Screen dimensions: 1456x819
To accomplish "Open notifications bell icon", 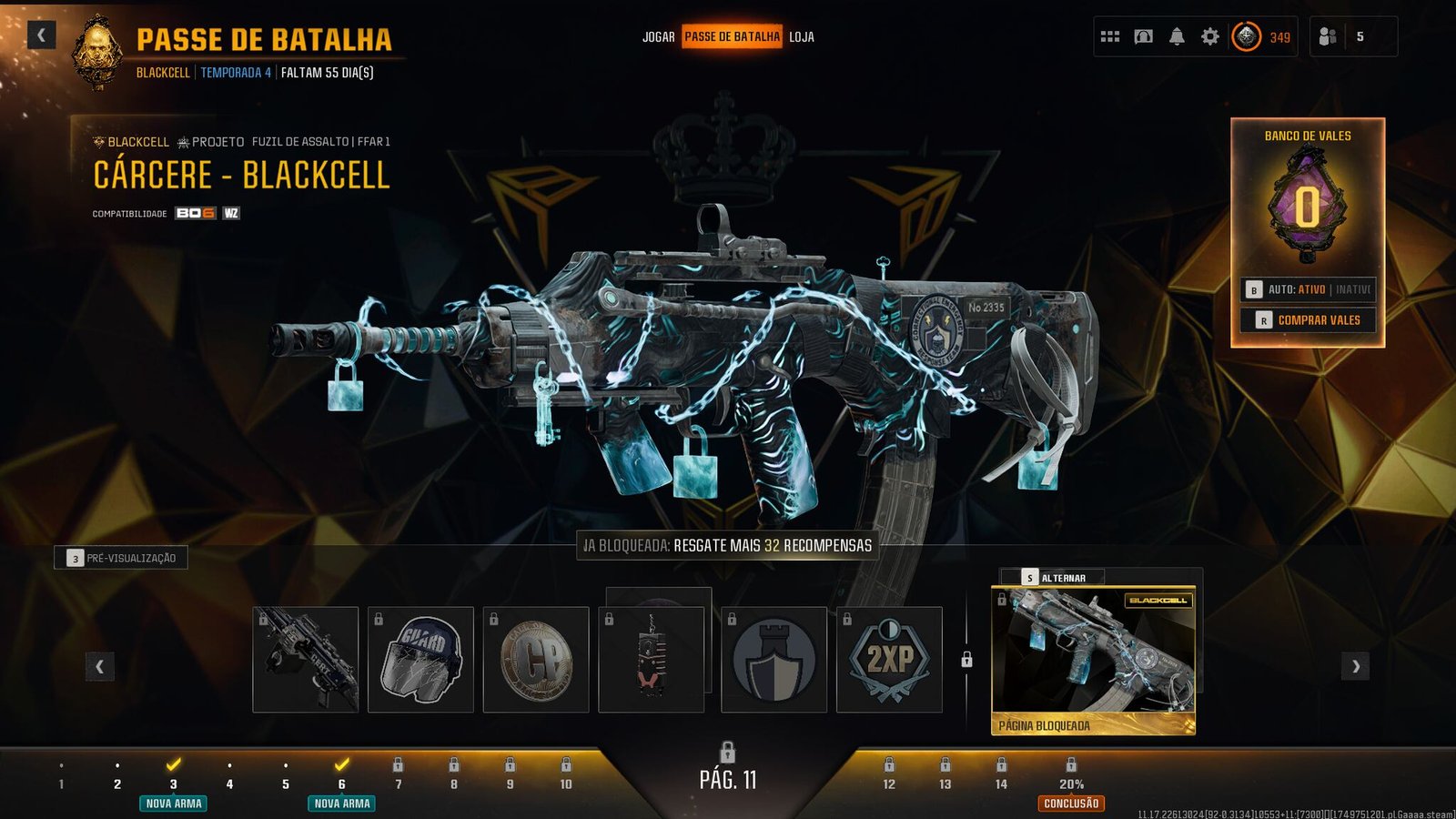I will [1177, 37].
